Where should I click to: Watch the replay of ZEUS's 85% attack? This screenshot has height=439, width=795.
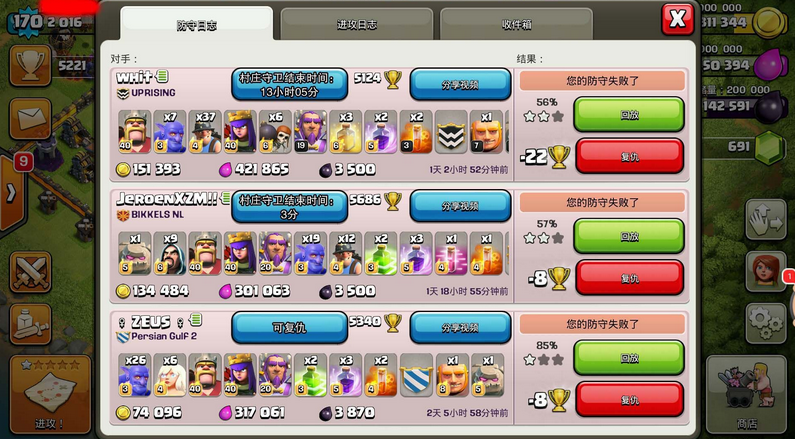629,358
